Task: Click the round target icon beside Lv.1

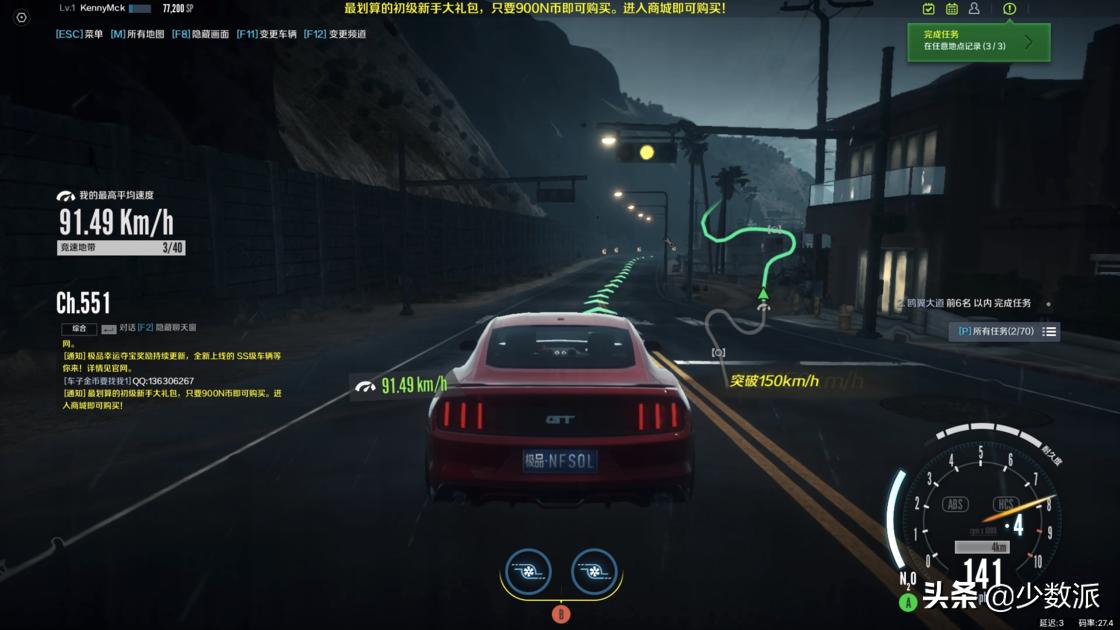Action: (x=21, y=17)
